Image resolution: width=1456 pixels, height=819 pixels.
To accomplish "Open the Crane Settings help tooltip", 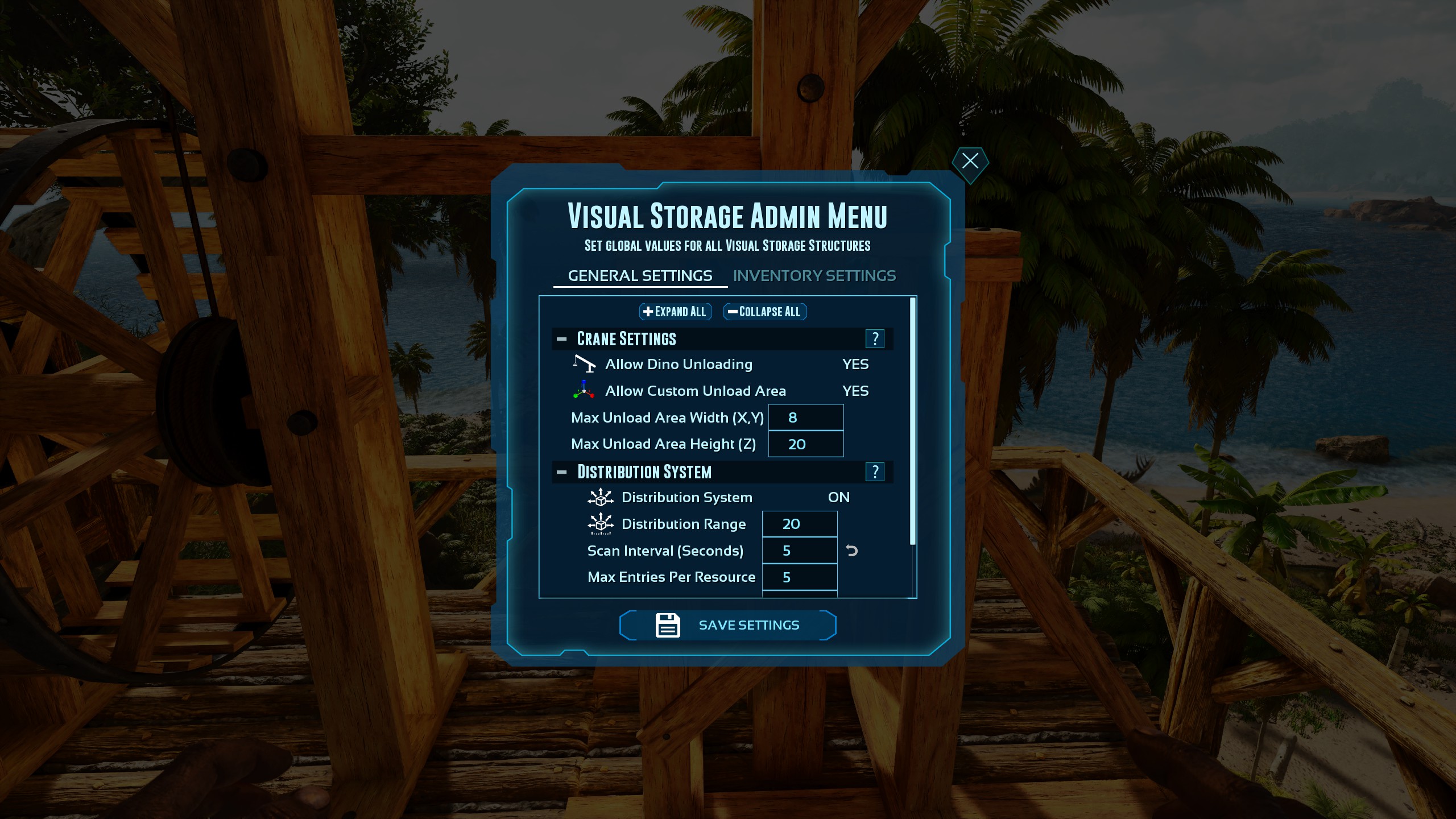I will (875, 338).
